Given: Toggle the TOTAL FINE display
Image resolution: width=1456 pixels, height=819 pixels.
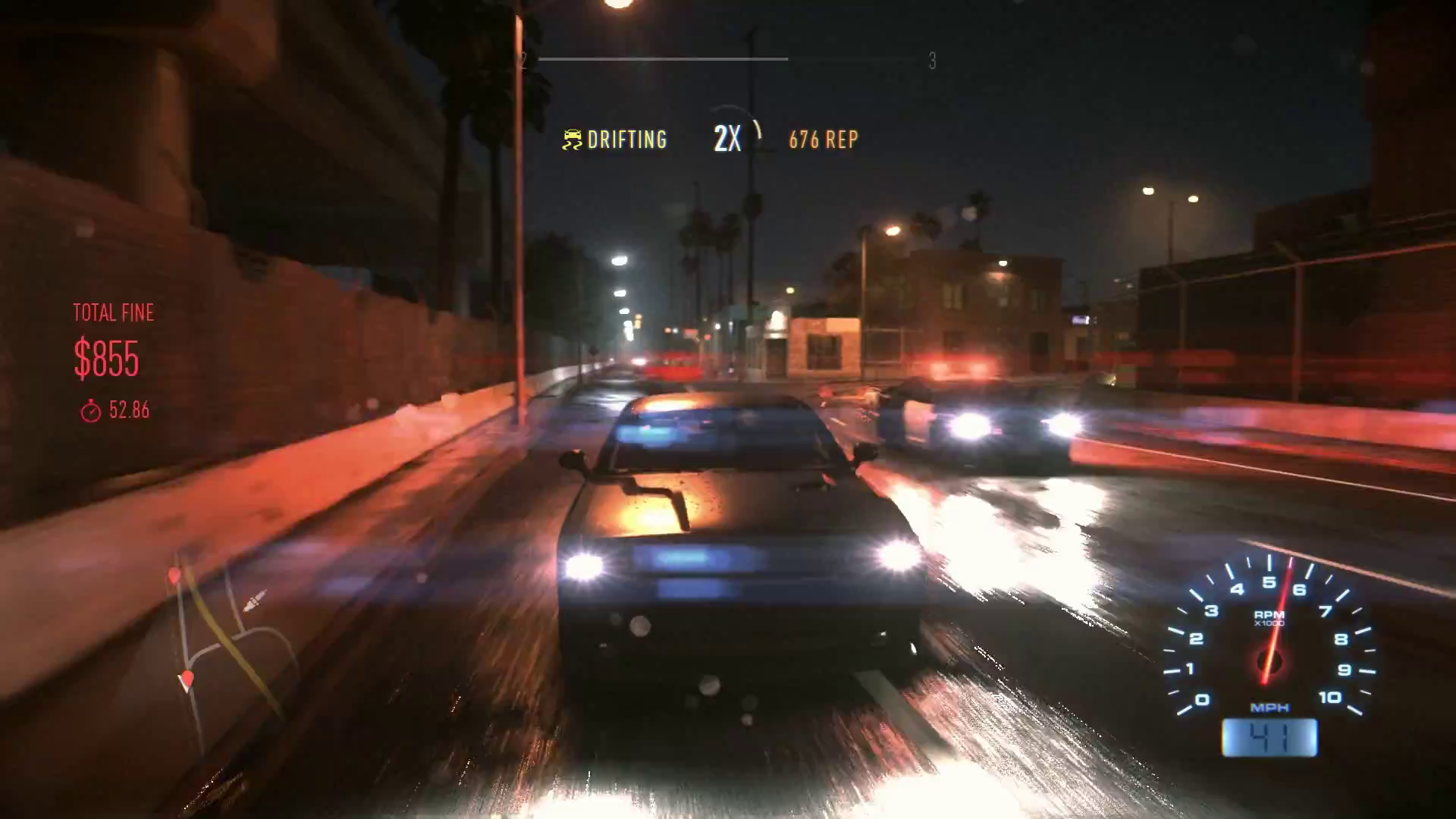Looking at the screenshot, I should (x=113, y=312).
